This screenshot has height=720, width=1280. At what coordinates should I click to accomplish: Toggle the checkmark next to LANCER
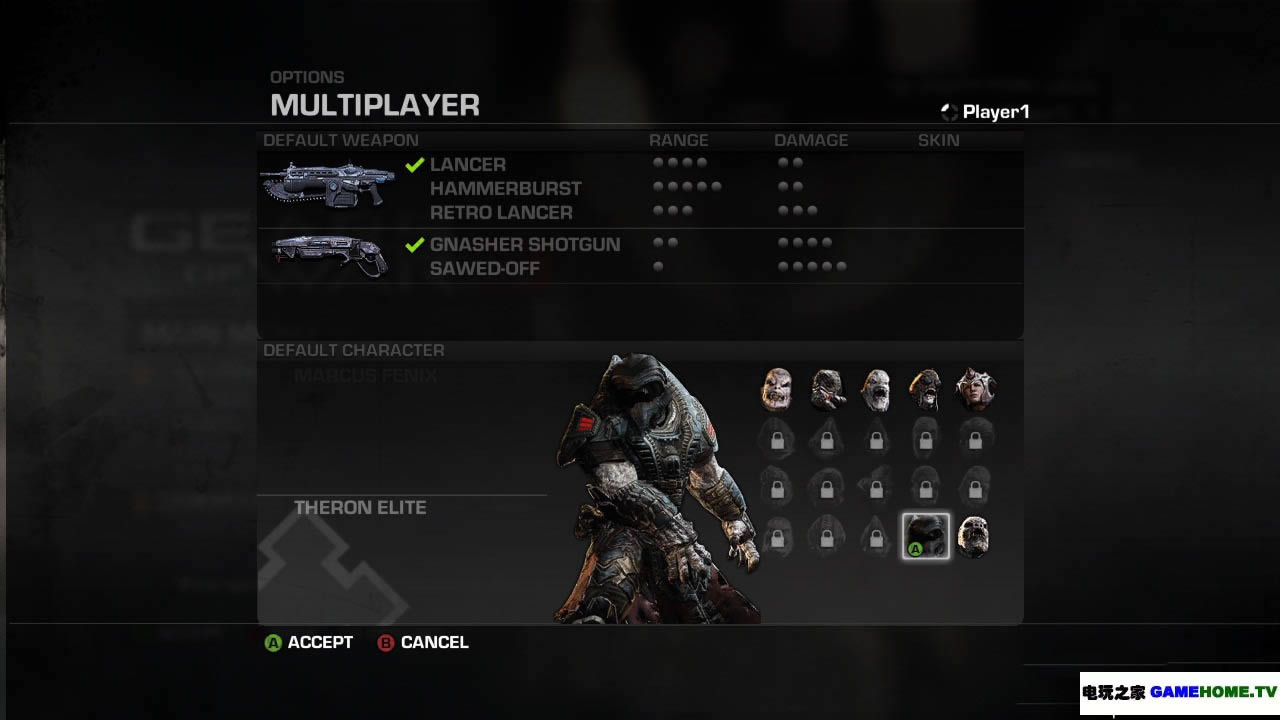415,164
